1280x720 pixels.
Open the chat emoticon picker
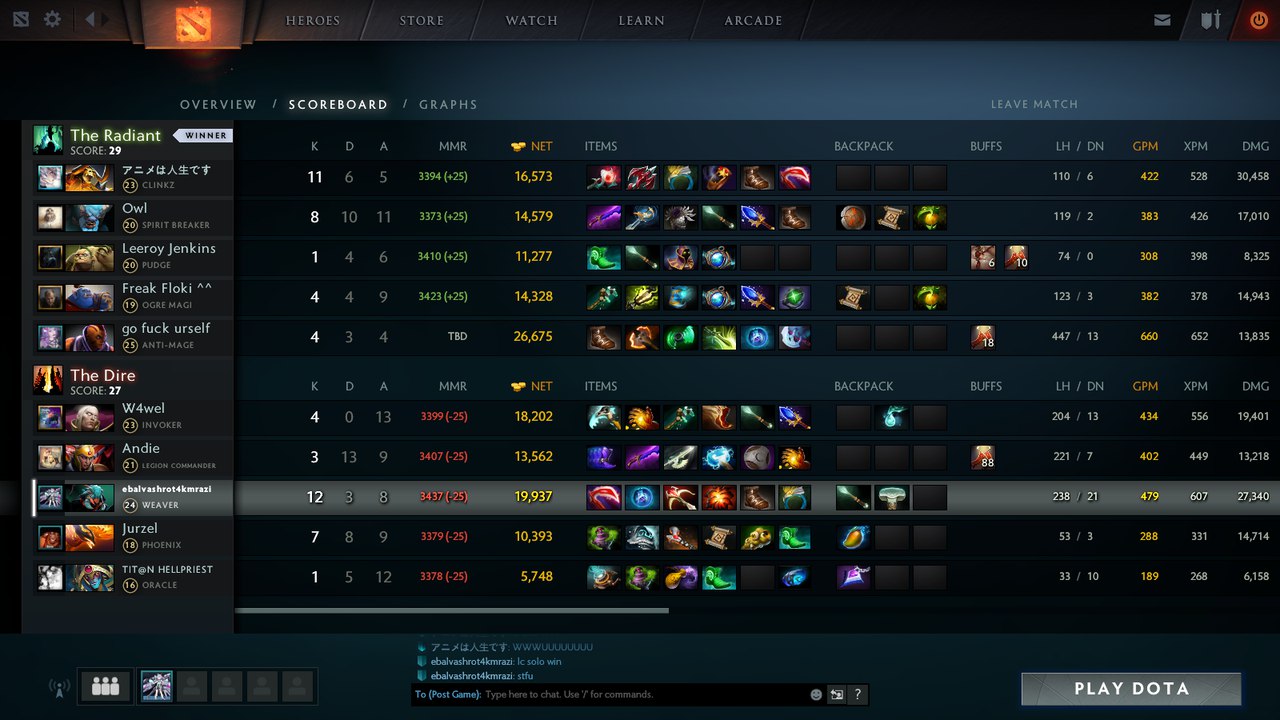point(816,694)
